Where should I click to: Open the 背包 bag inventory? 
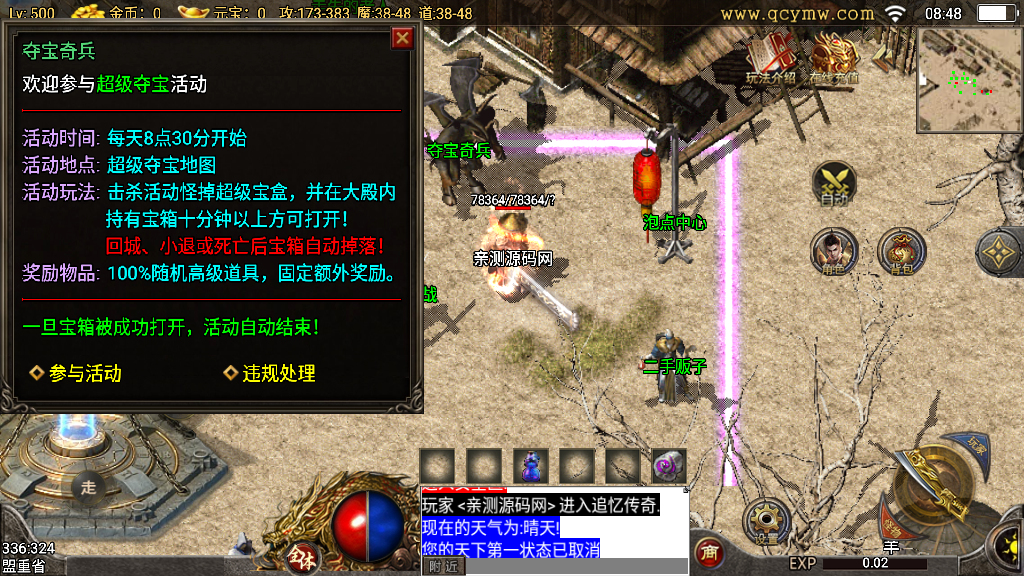(900, 250)
